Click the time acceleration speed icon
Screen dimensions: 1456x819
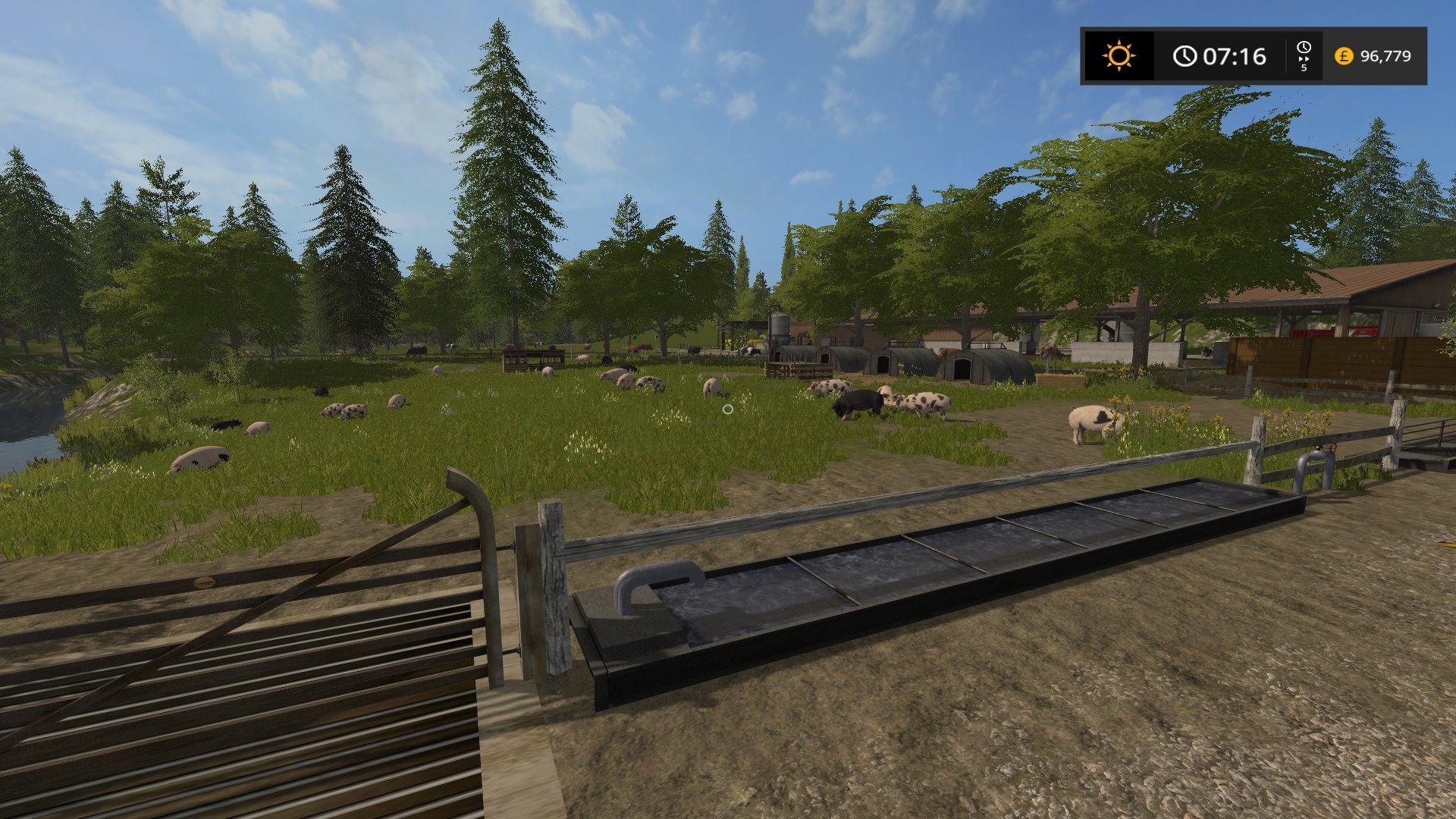(x=1304, y=56)
